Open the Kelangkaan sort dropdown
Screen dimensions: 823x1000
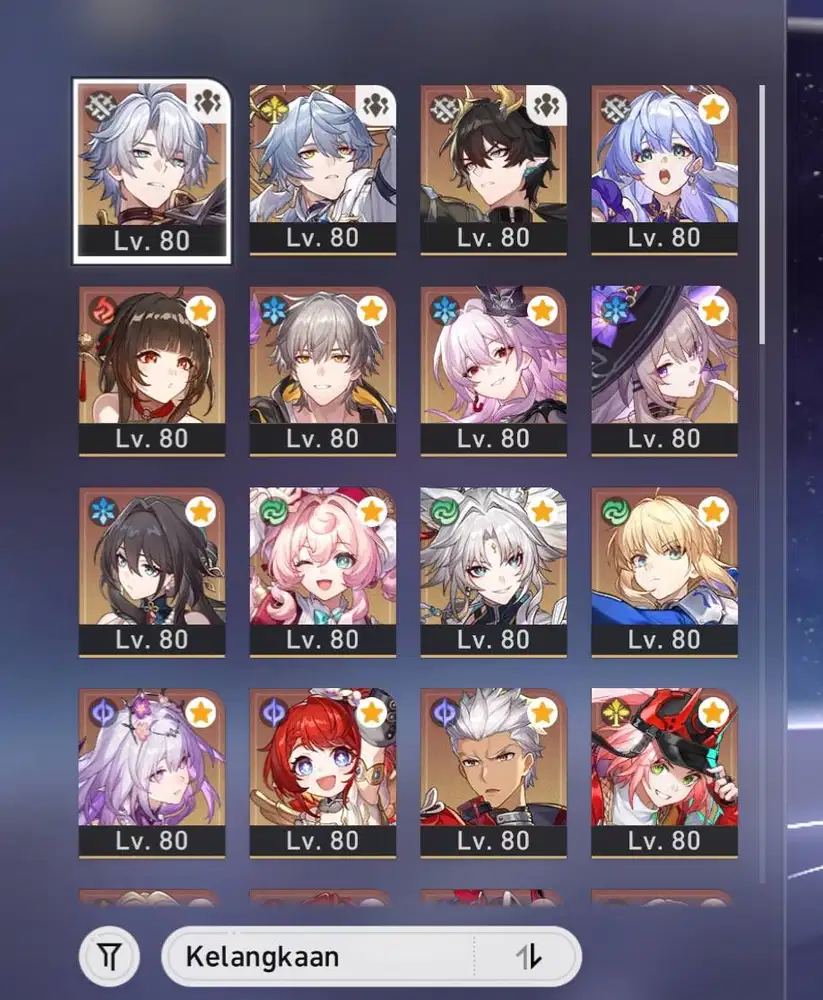click(320, 957)
